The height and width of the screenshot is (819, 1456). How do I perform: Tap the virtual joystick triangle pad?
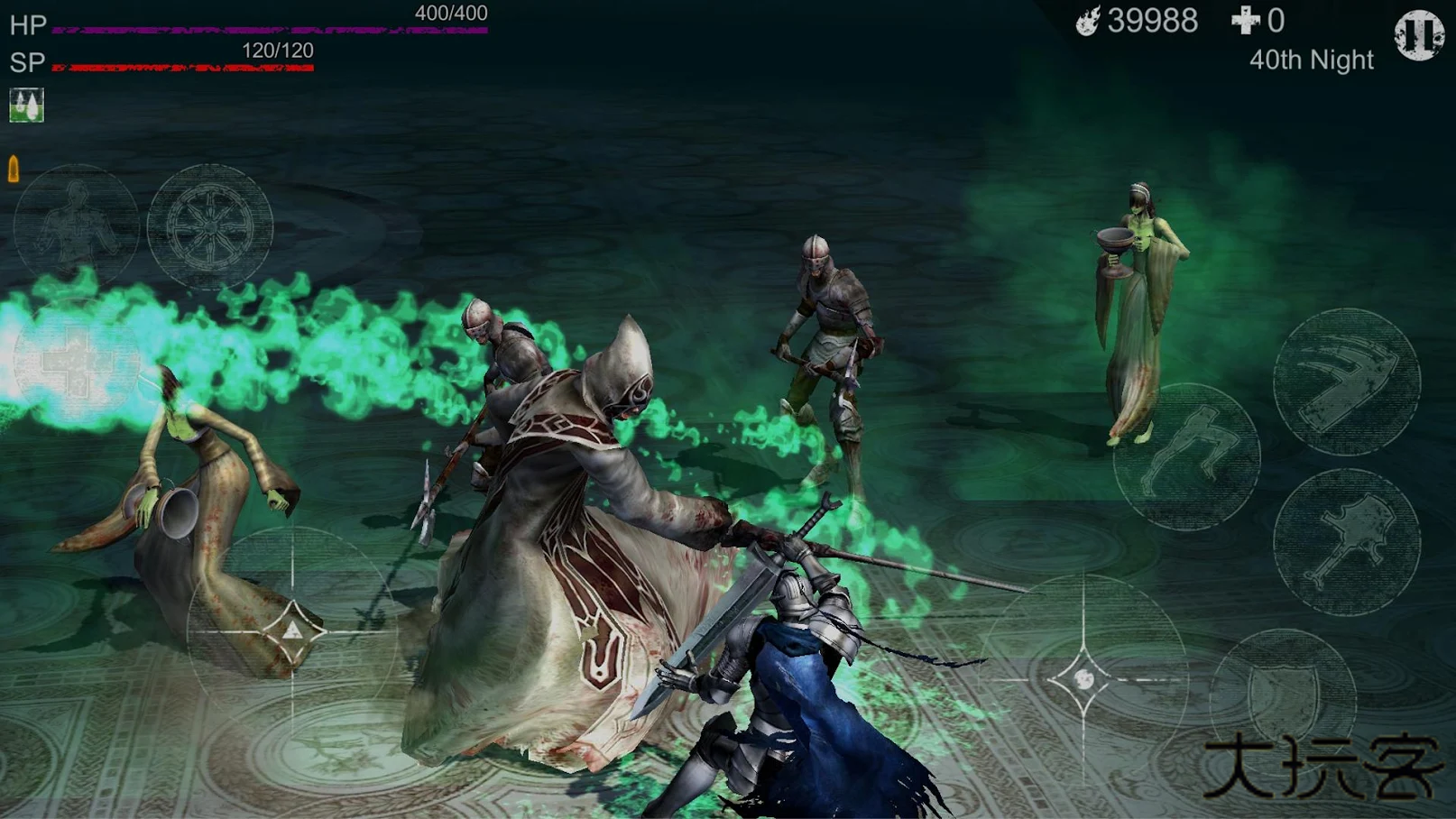click(295, 630)
